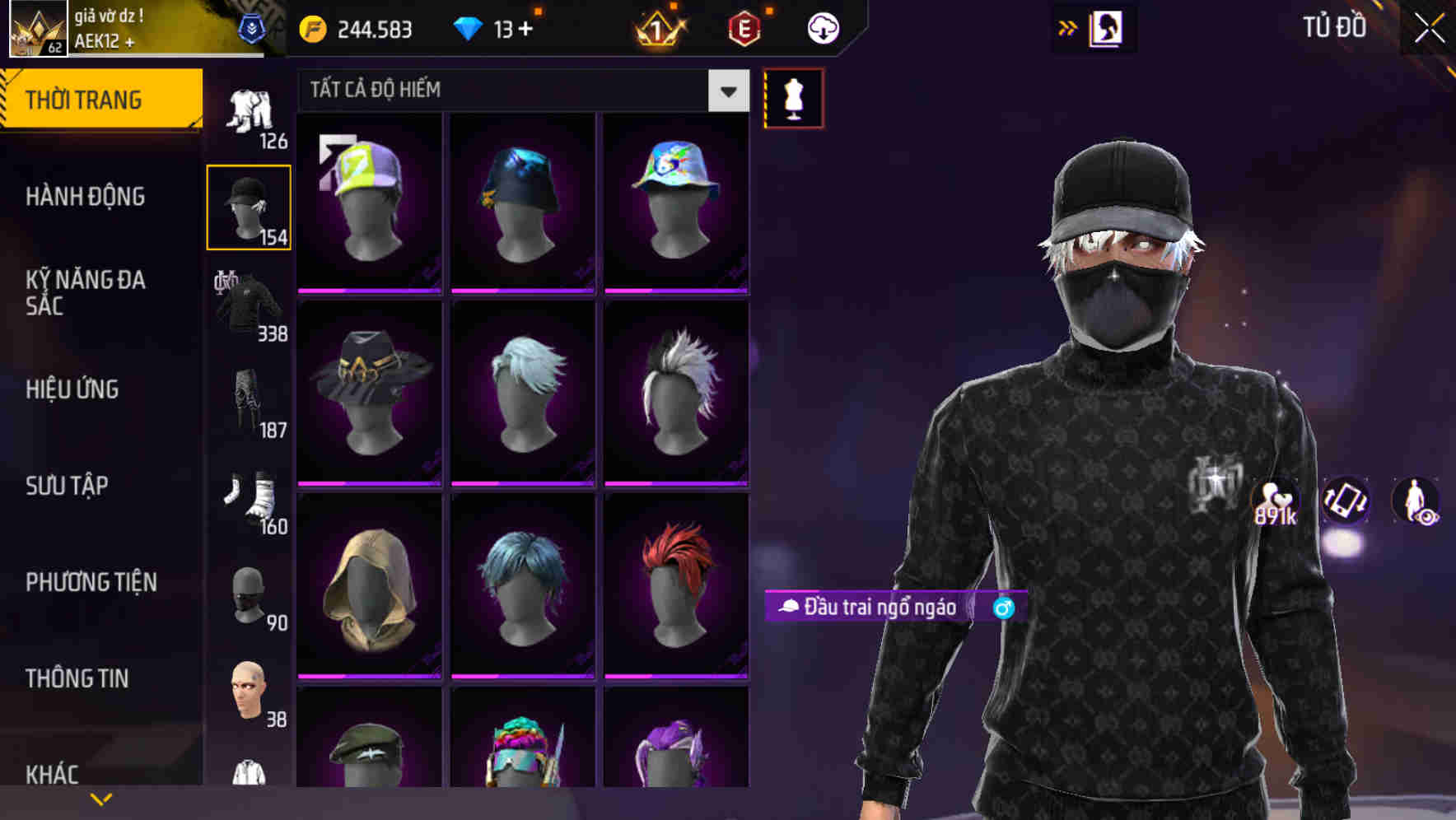
Task: Select the jacket category with 338 items
Action: (x=250, y=305)
